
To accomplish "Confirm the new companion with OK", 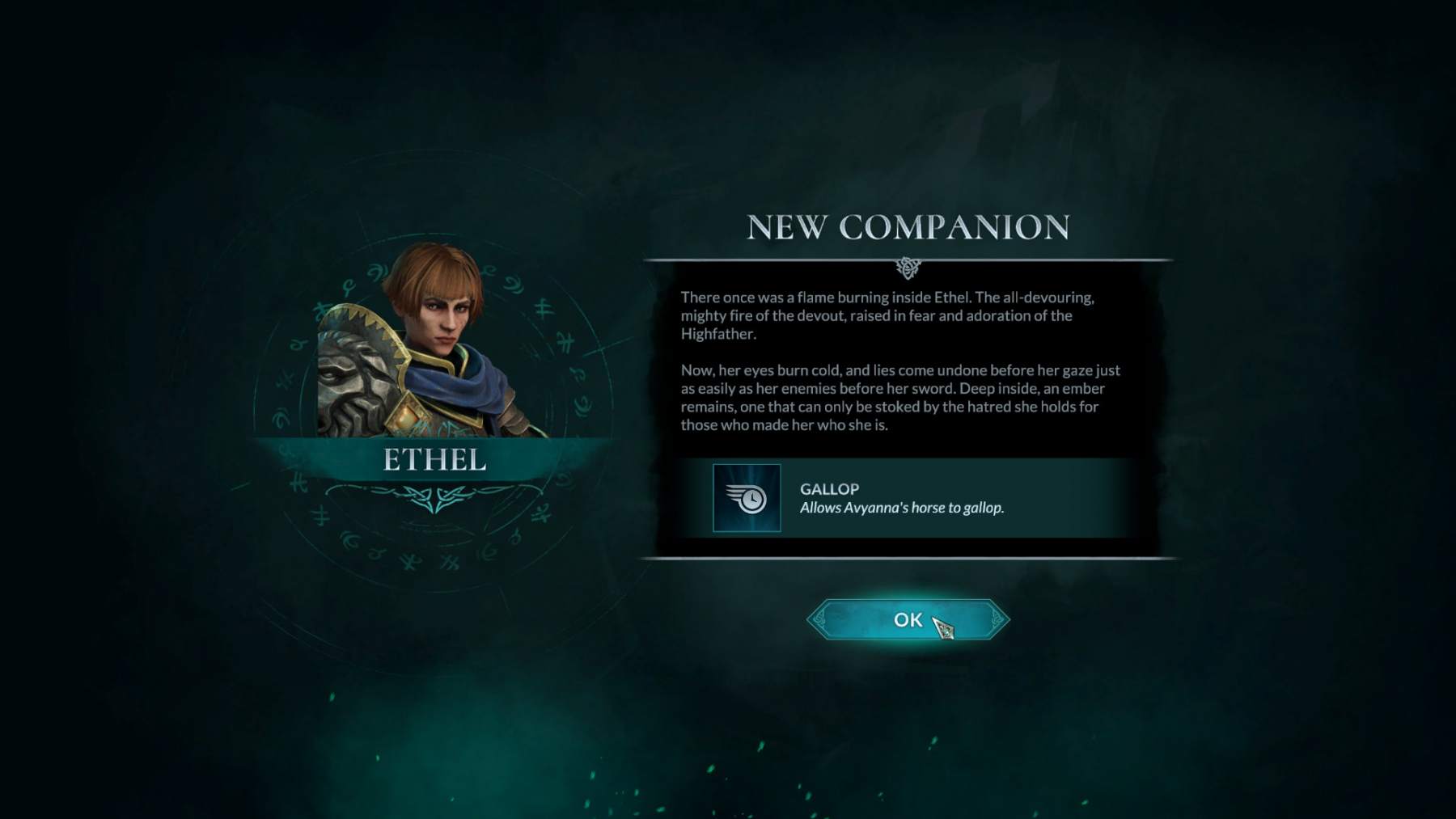I will 908,620.
